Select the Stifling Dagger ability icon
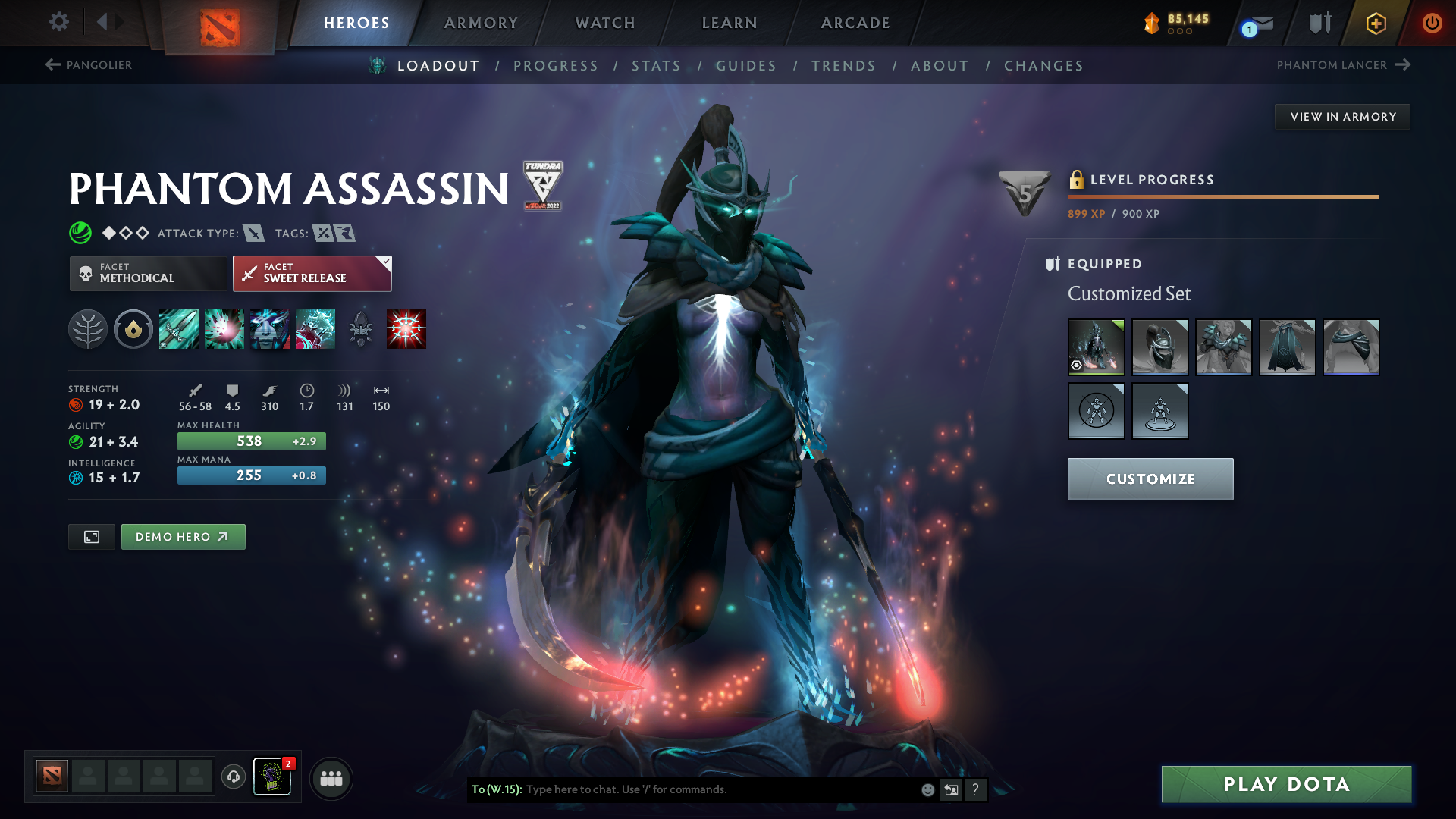 (179, 328)
